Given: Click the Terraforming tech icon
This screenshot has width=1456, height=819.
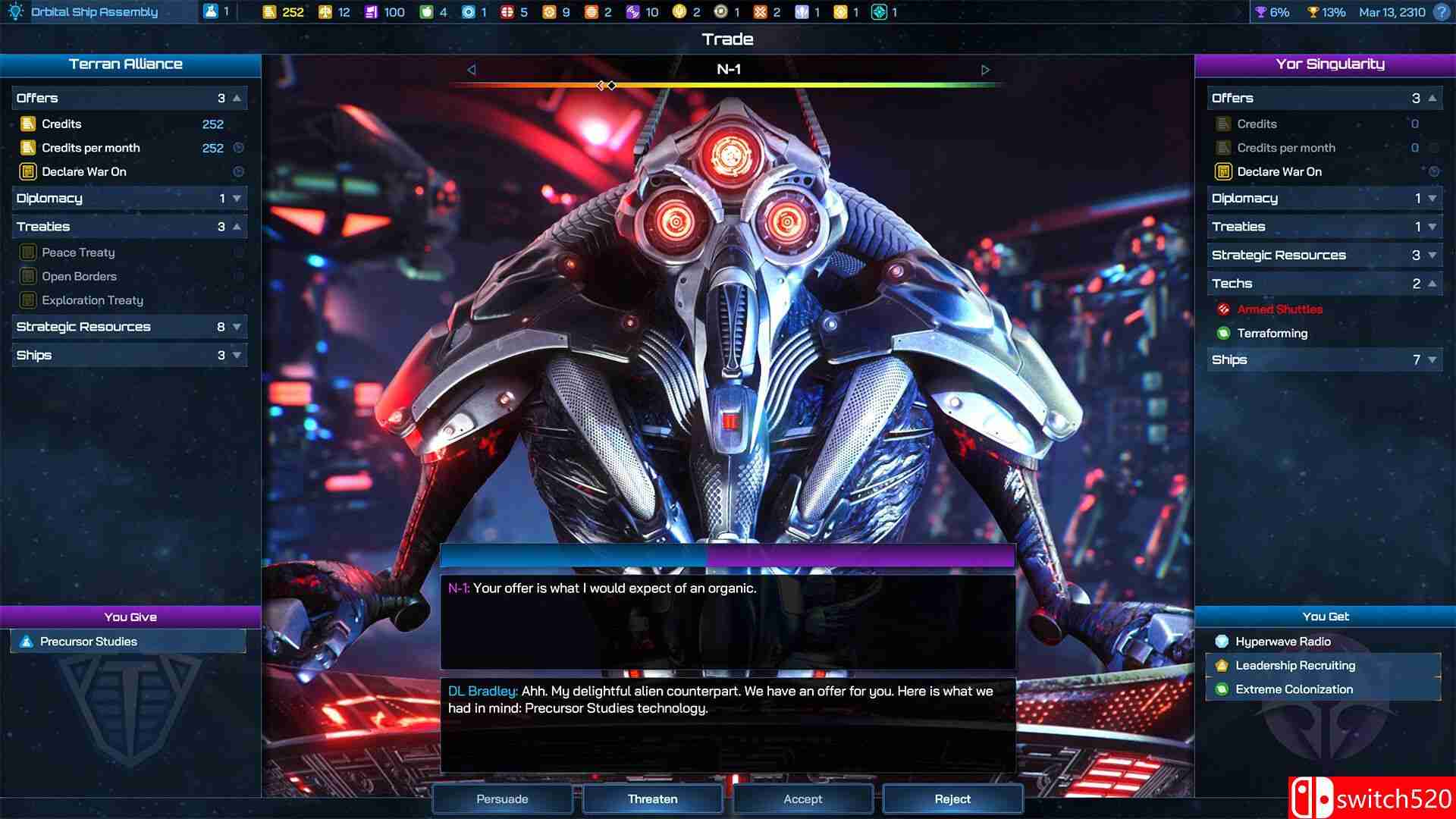Looking at the screenshot, I should [x=1224, y=334].
